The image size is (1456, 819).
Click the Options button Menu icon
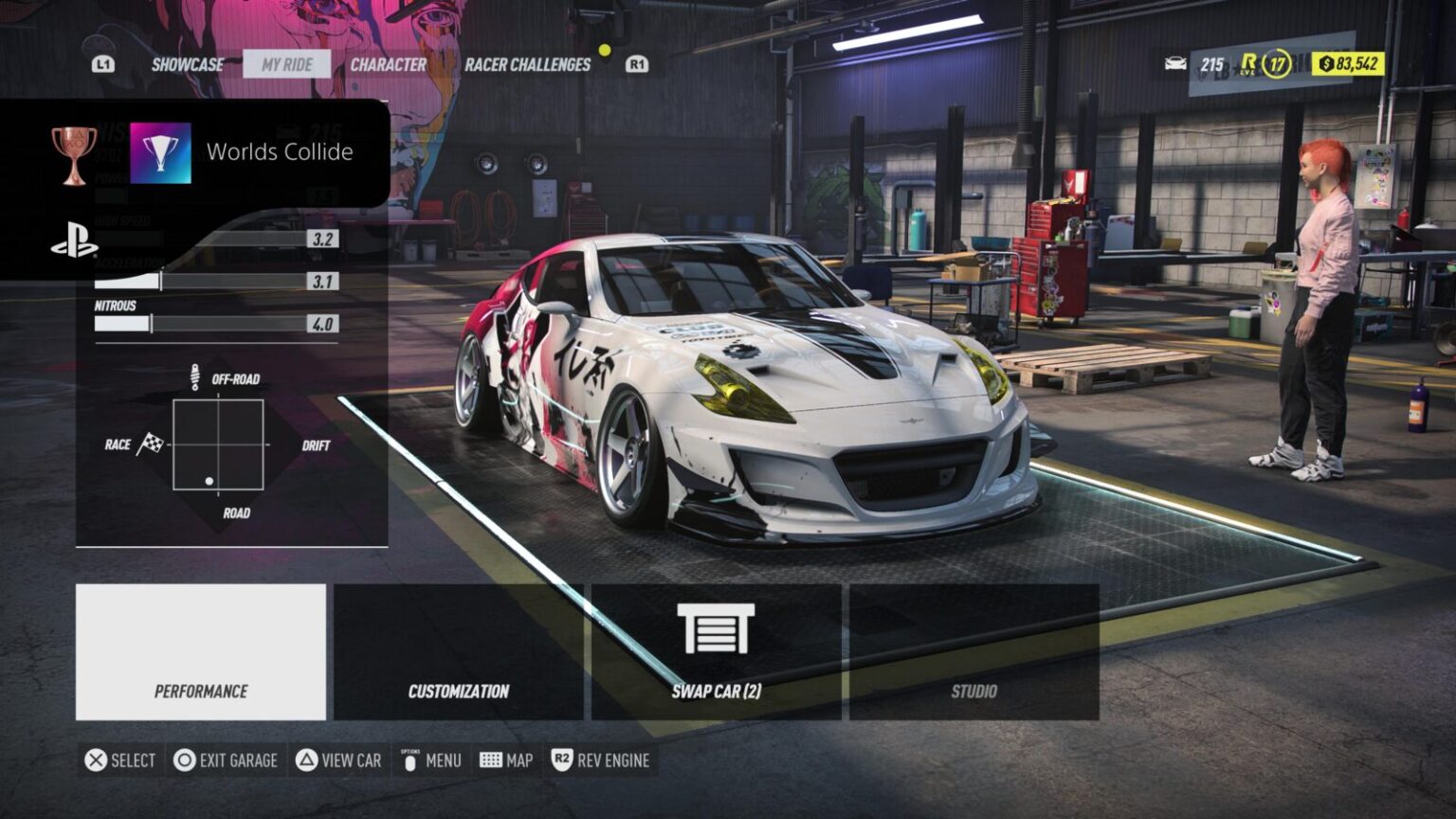409,760
